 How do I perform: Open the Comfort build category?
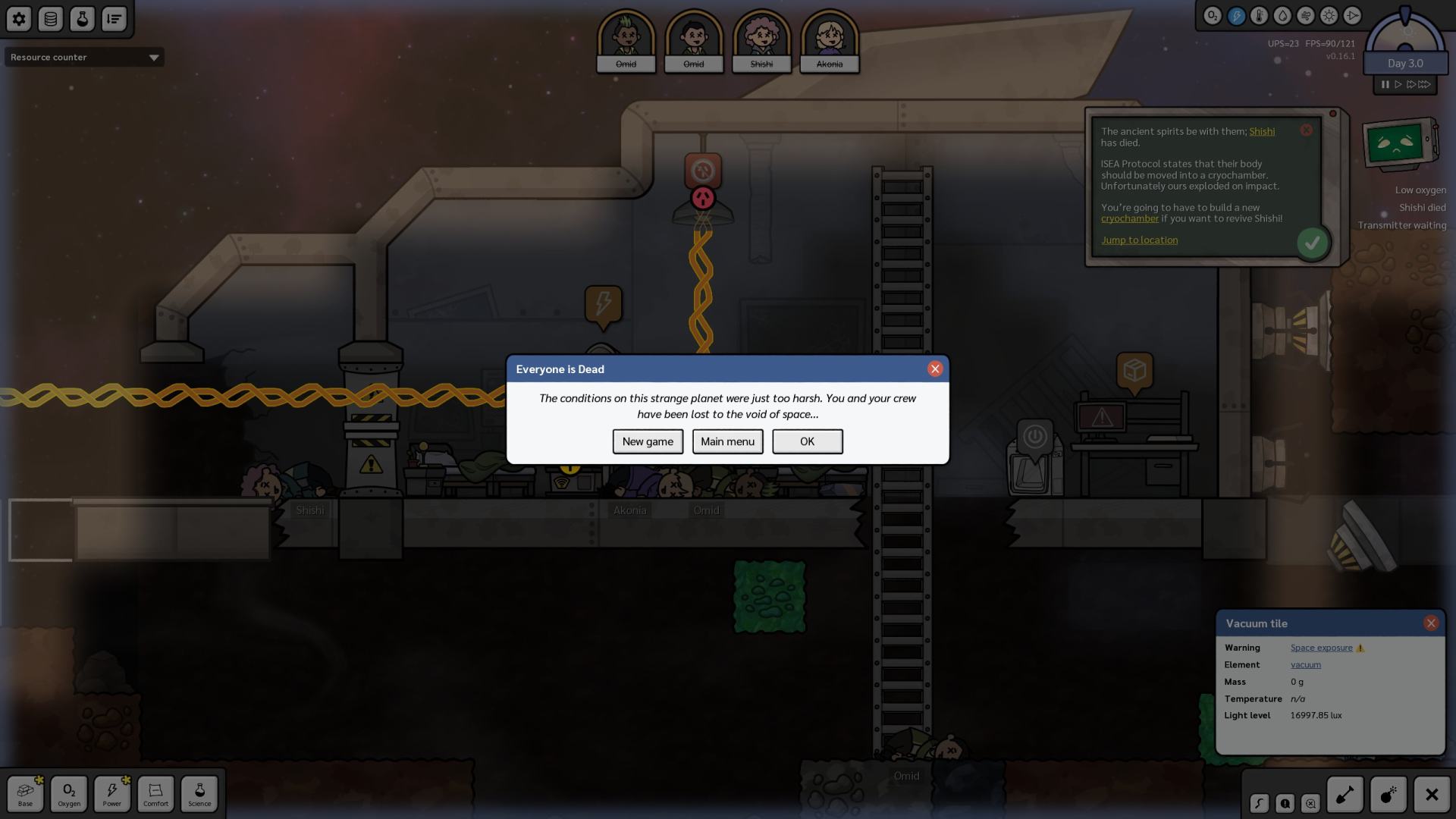[155, 793]
